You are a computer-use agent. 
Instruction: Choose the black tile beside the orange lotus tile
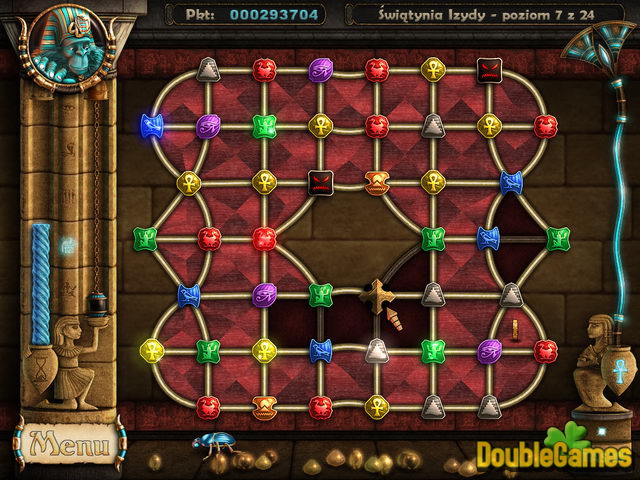(x=320, y=182)
